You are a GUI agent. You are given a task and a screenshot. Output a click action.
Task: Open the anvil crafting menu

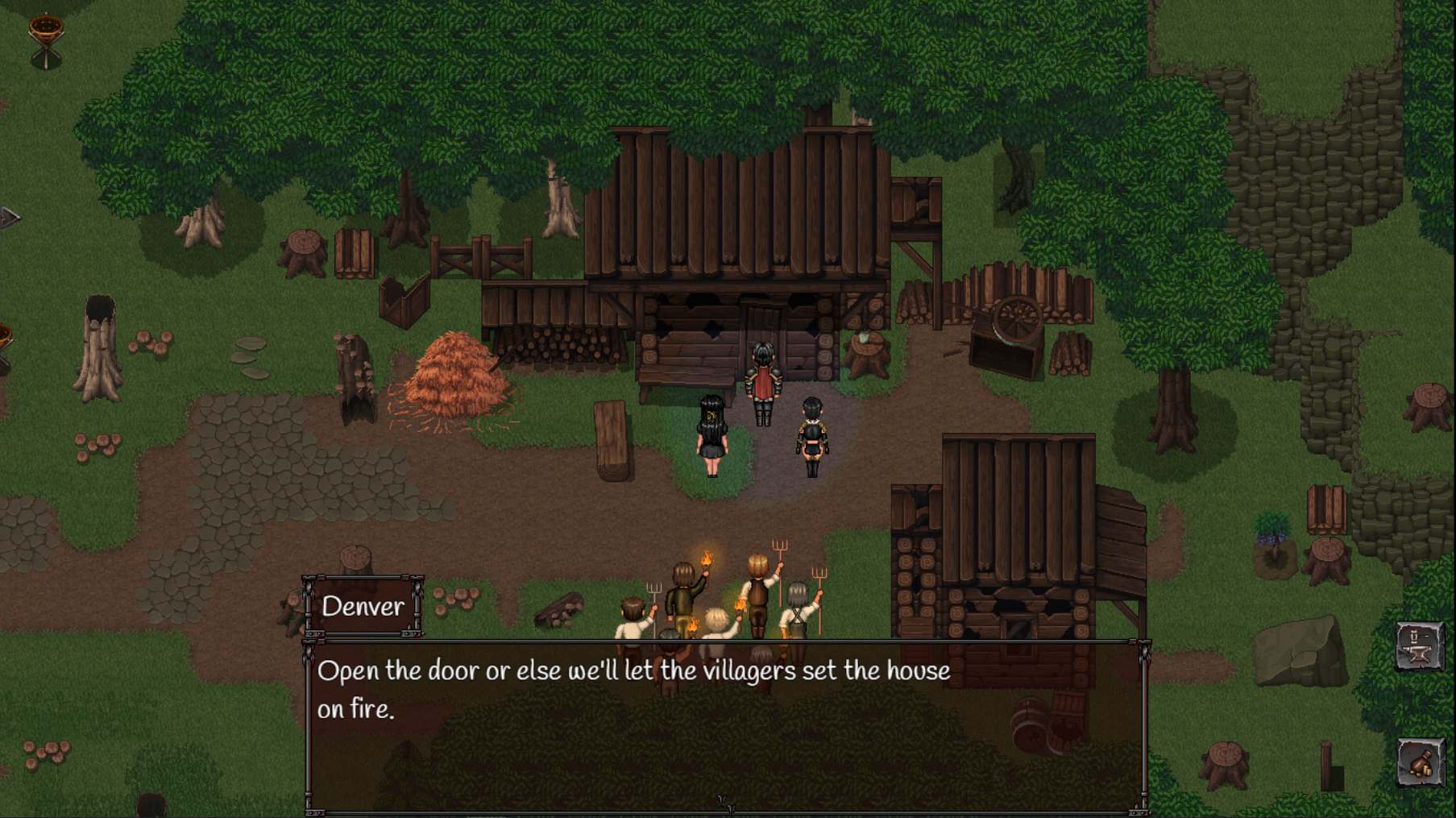1419,646
